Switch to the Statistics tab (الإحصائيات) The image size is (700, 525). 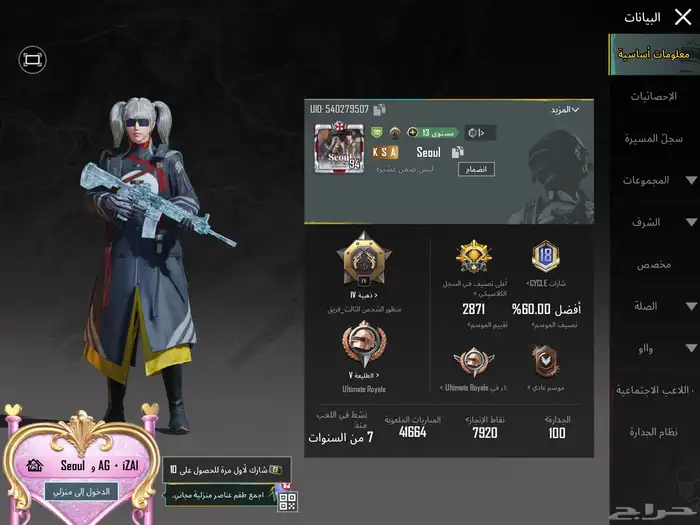(x=653, y=96)
